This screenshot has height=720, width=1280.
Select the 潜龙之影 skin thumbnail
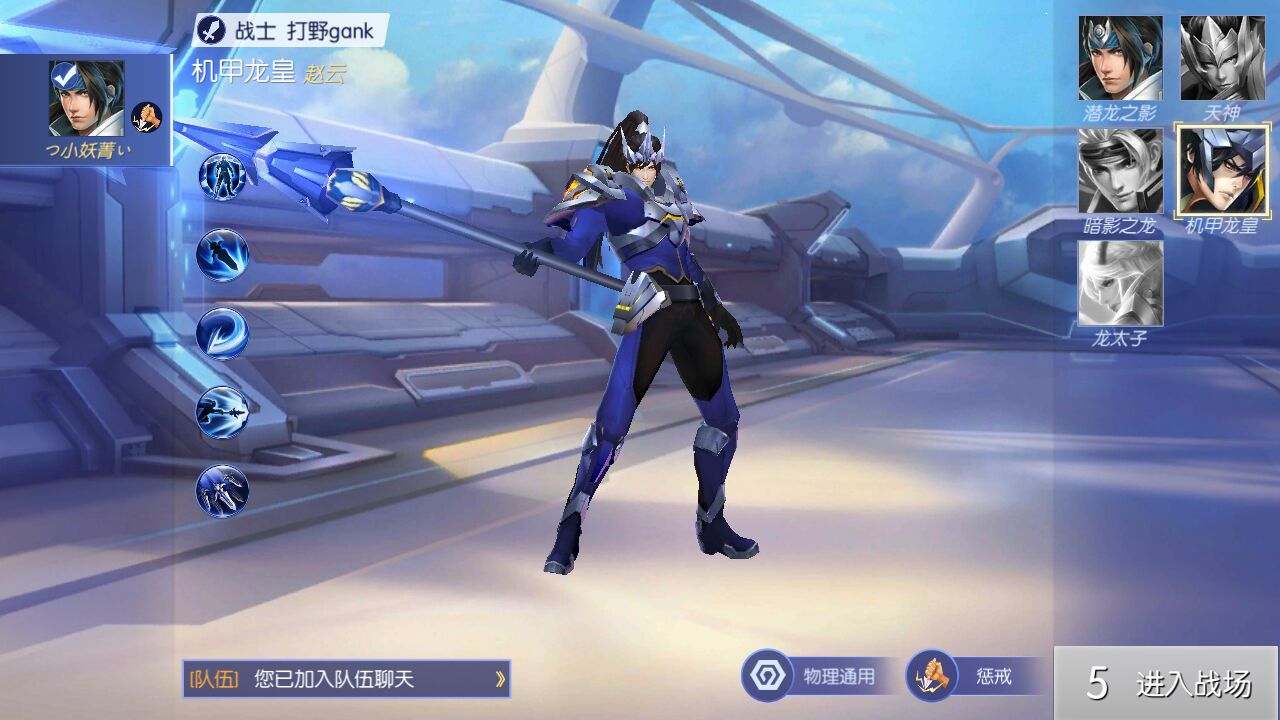coord(1120,59)
